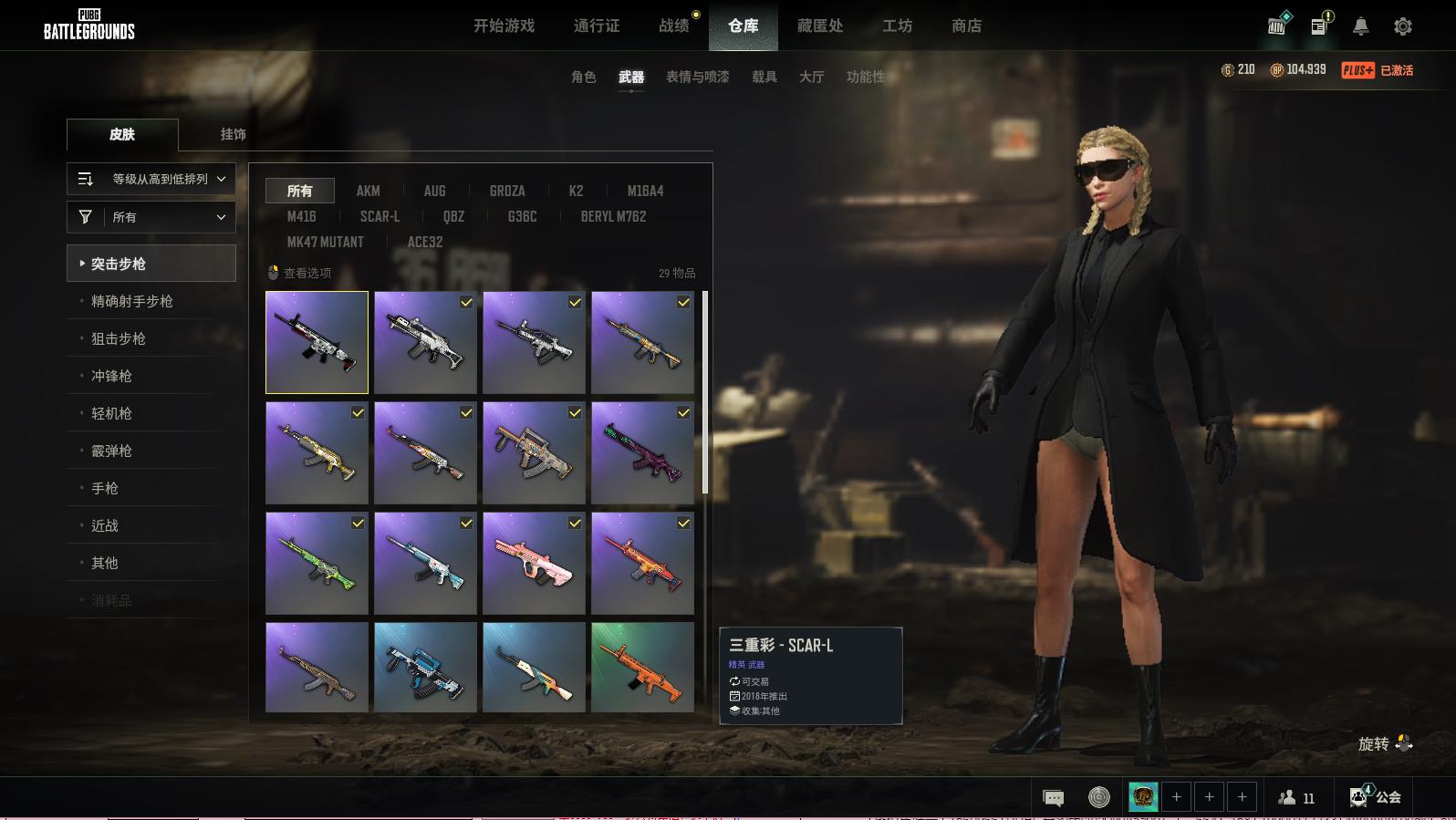Select the 载具 vehicle sub-tab
The width and height of the screenshot is (1456, 820).
coord(764,77)
